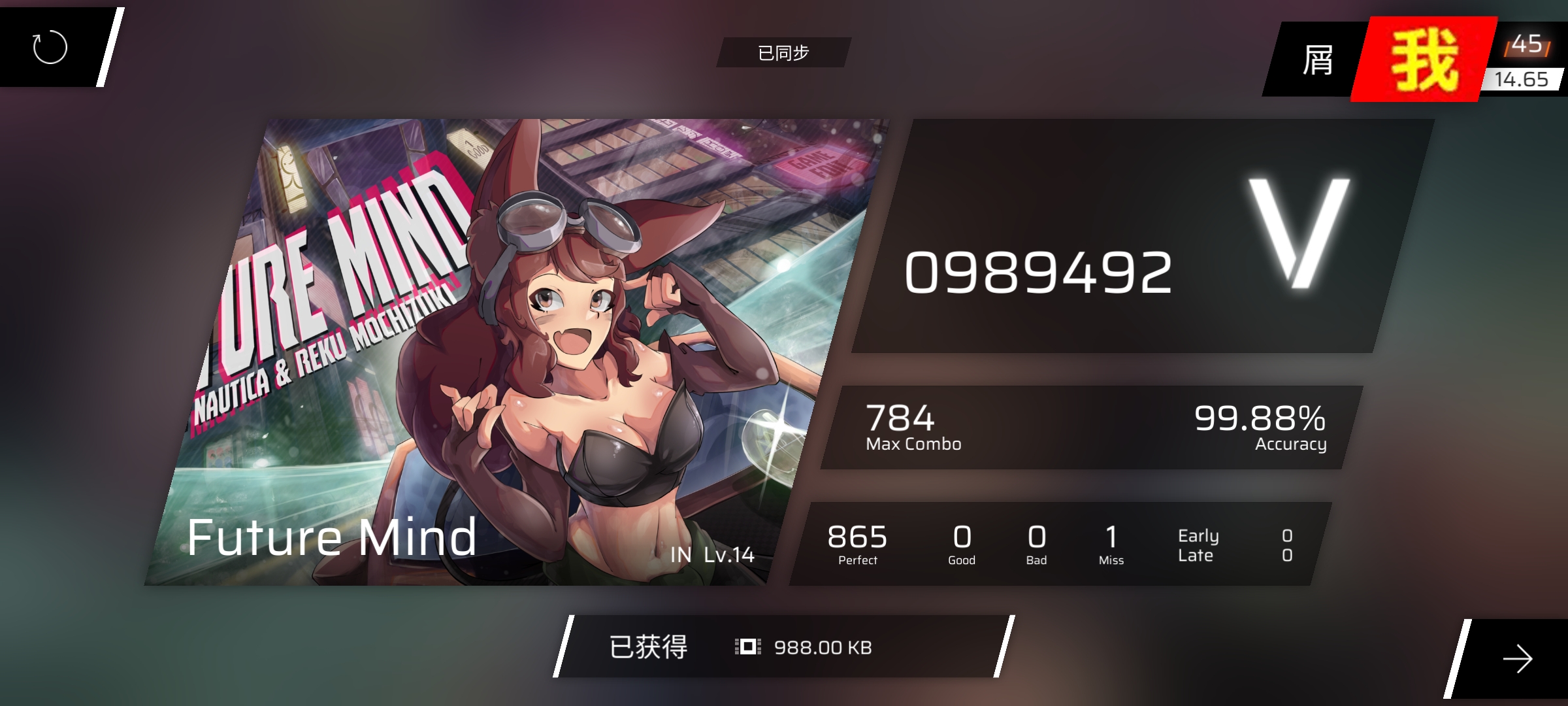The image size is (1568, 706).
Task: Open the player profile avatar
Action: coord(1423,60)
